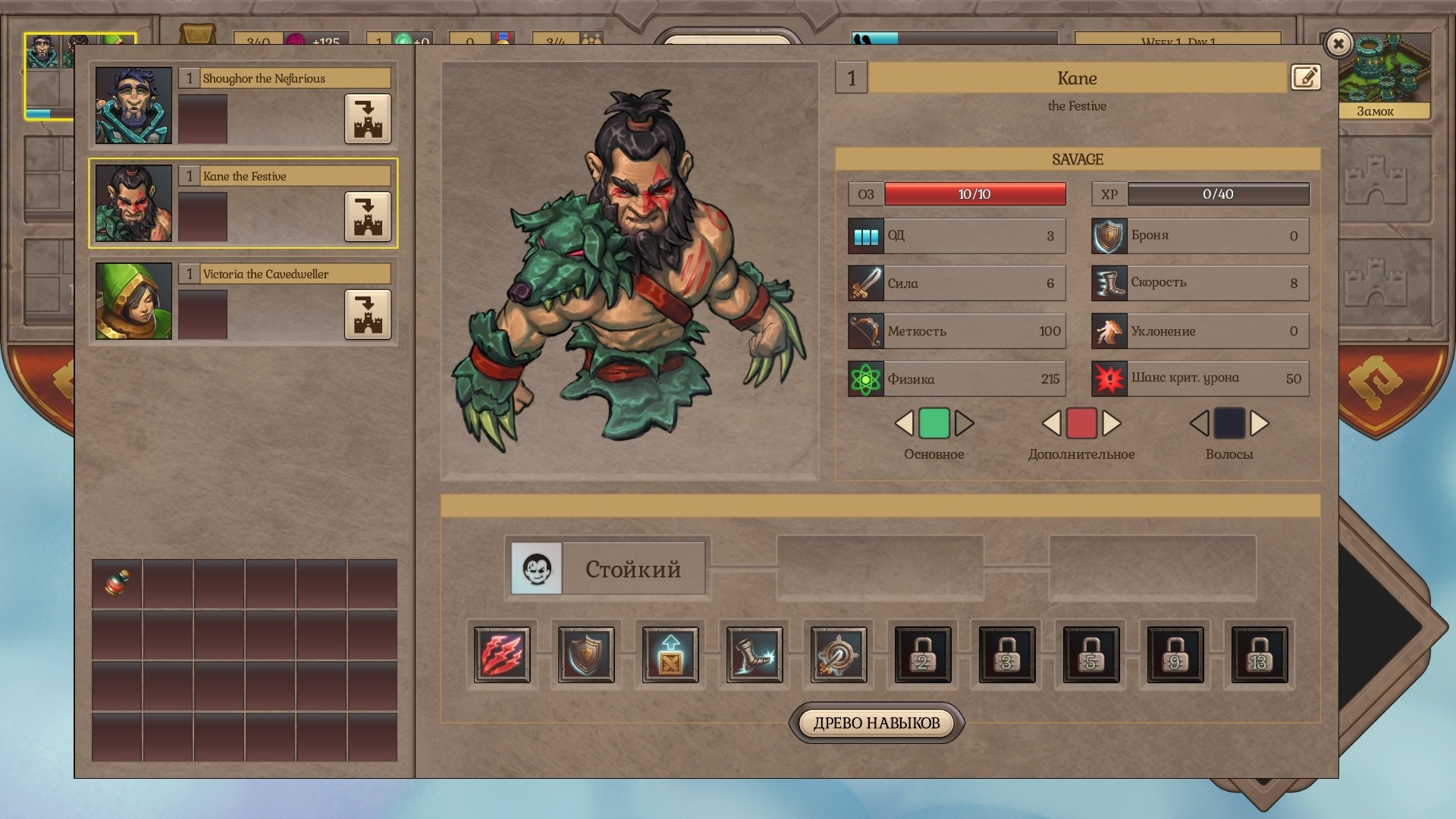
Task: Switch hair color (Волосы) to next
Action: [1260, 423]
